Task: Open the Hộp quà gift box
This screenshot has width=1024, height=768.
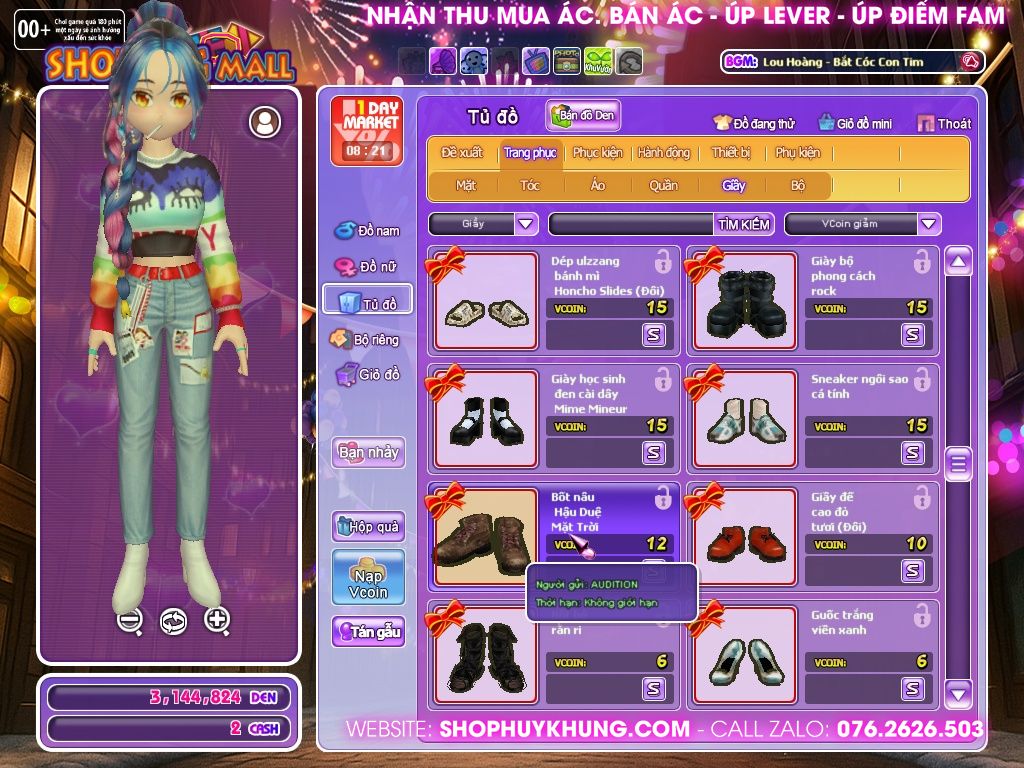Action: click(368, 526)
